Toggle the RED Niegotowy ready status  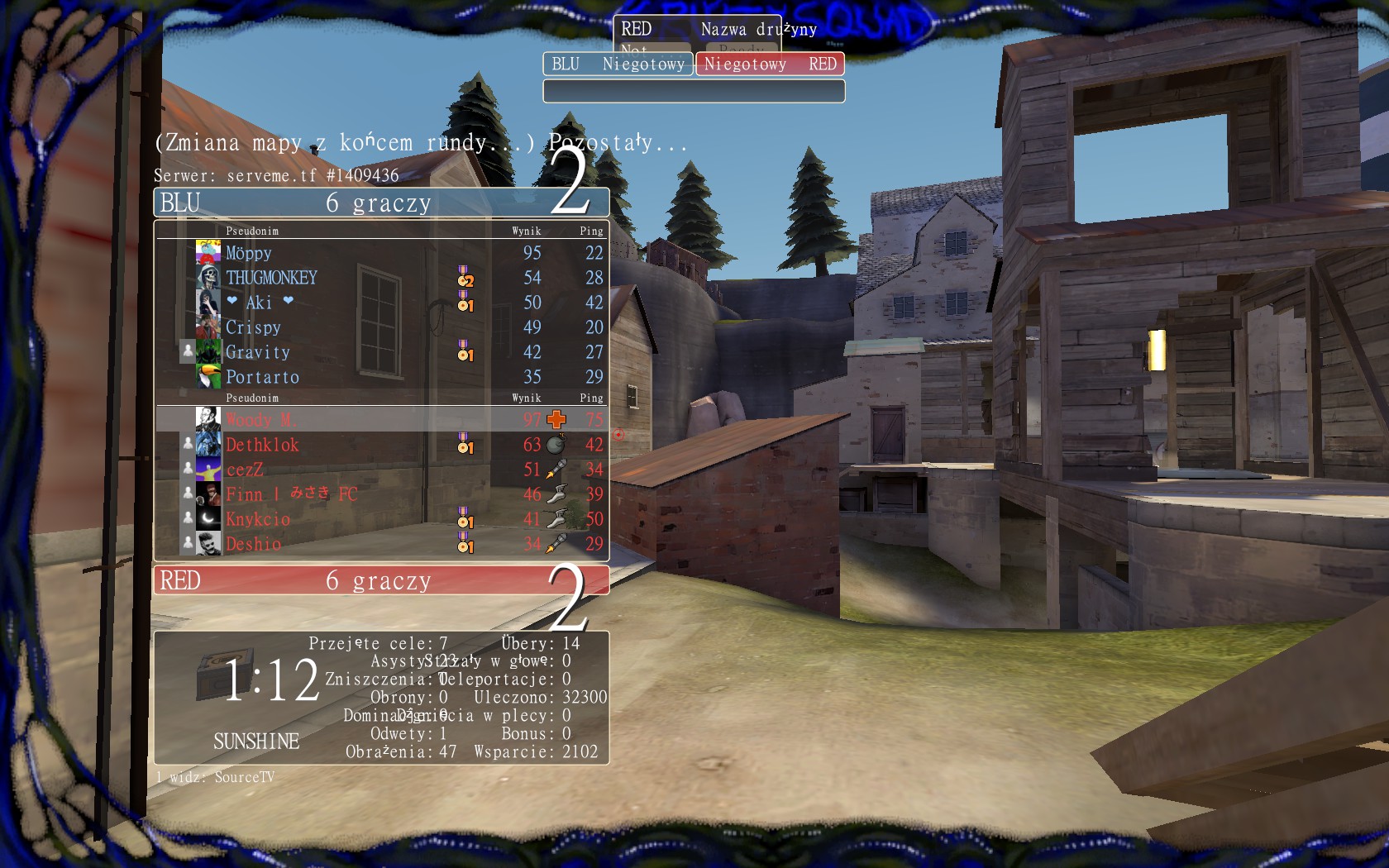coord(770,64)
